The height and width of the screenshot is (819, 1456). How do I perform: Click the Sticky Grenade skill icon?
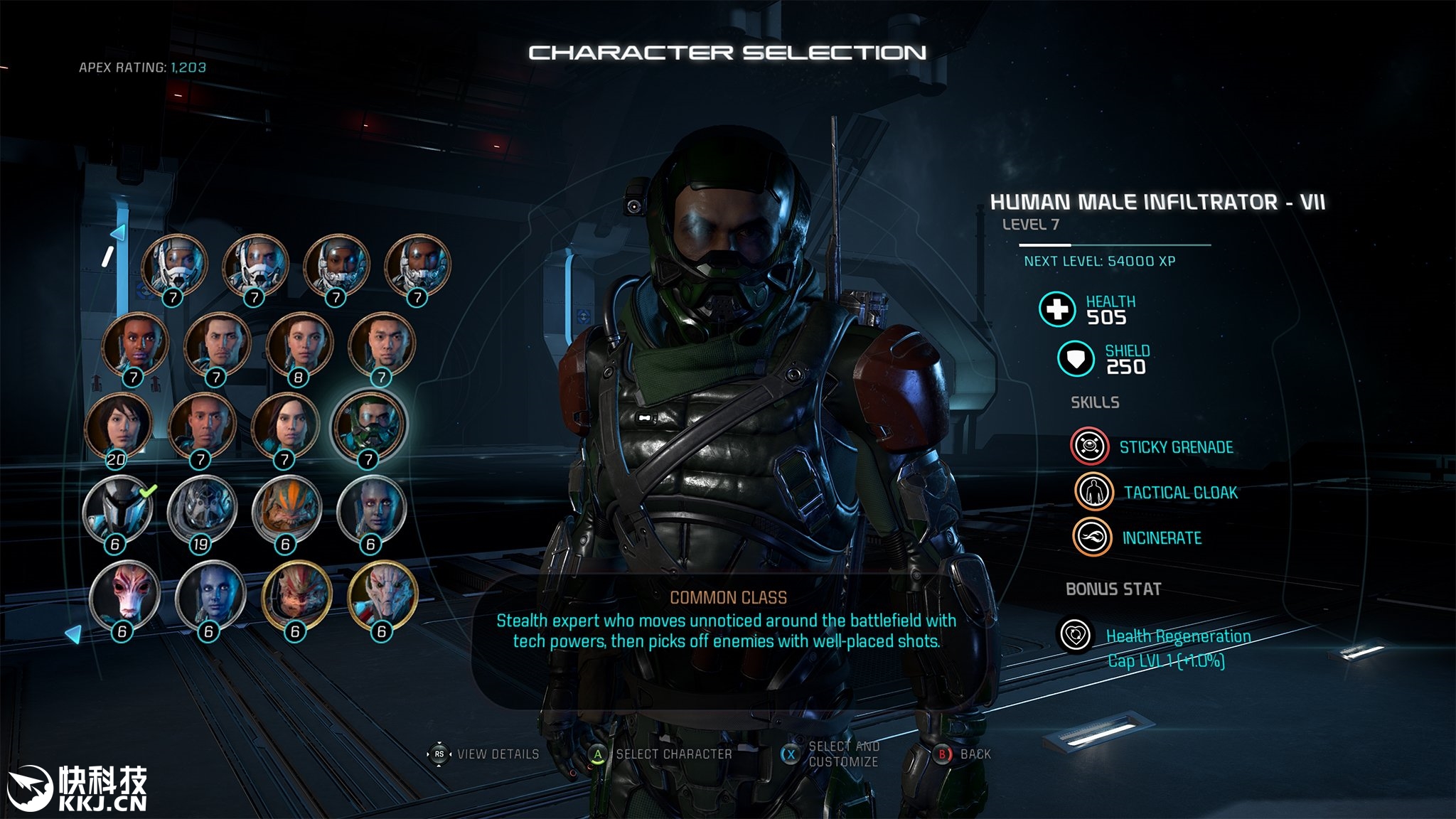[x=1089, y=446]
